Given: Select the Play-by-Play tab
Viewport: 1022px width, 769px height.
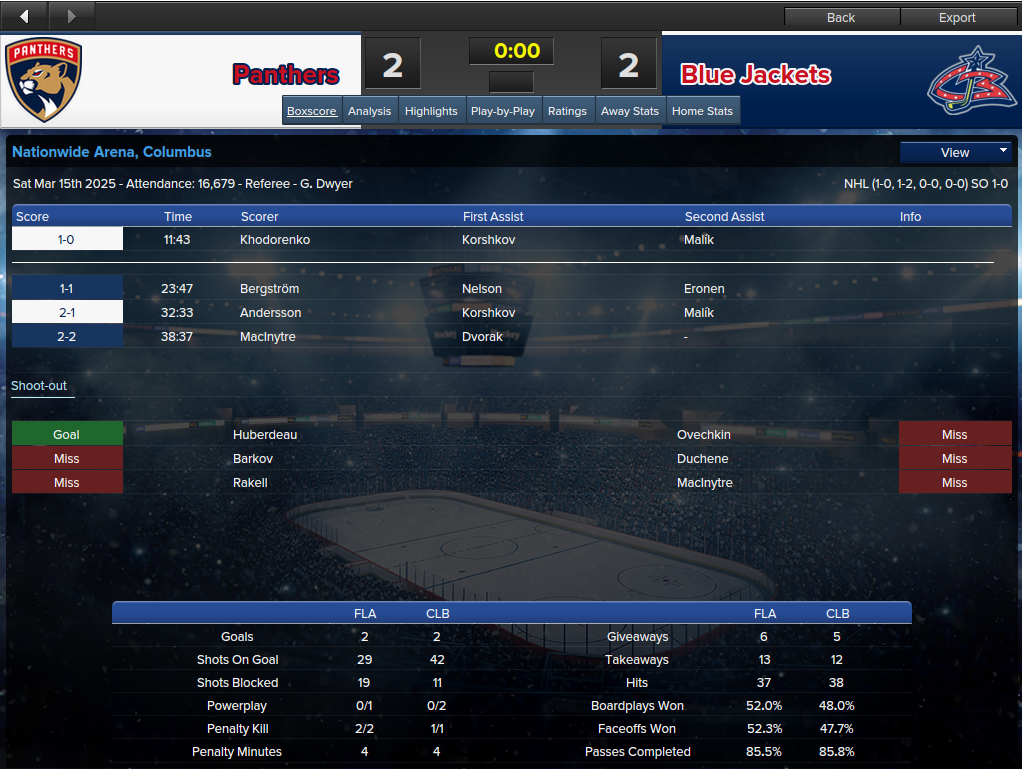Looking at the screenshot, I should point(502,111).
